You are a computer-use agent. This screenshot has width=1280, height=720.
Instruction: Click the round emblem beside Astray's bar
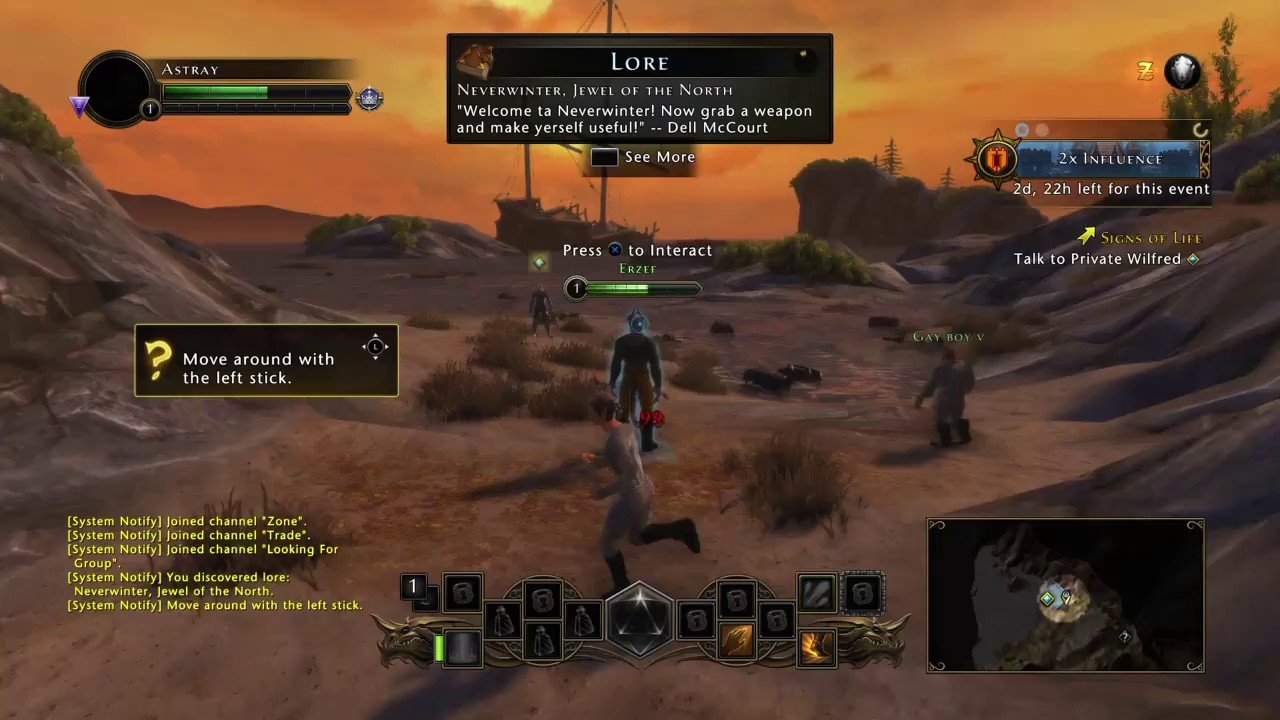pos(370,99)
